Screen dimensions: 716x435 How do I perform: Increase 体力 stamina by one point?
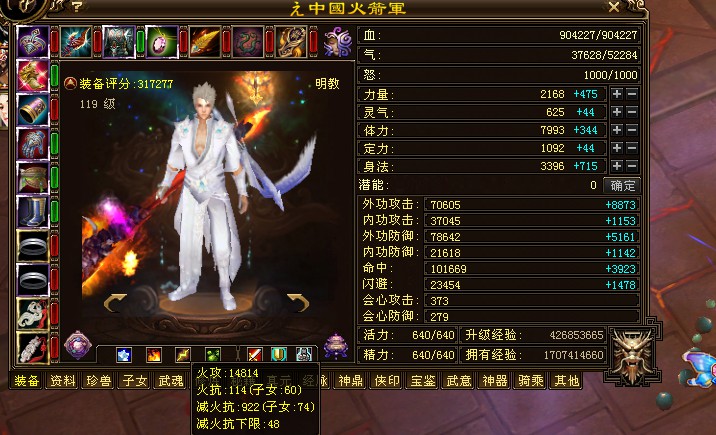(617, 130)
